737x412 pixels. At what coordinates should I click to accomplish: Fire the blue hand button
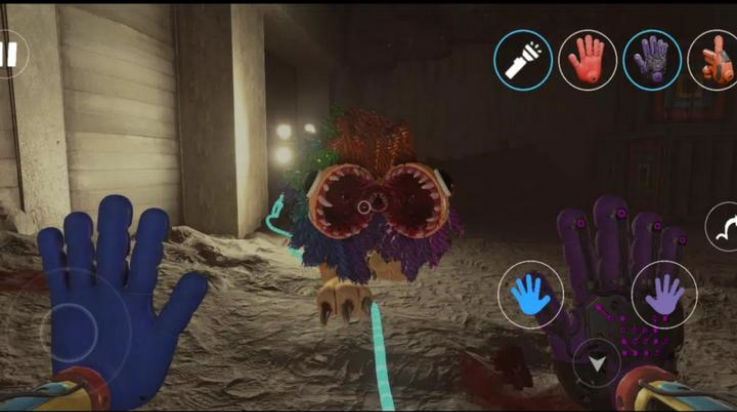click(x=530, y=294)
